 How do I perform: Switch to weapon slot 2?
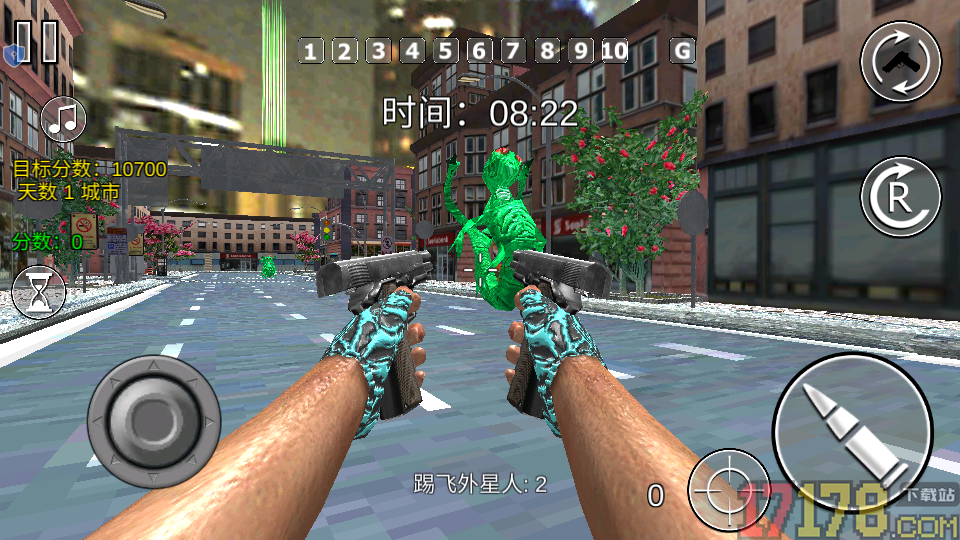pyautogui.click(x=344, y=51)
